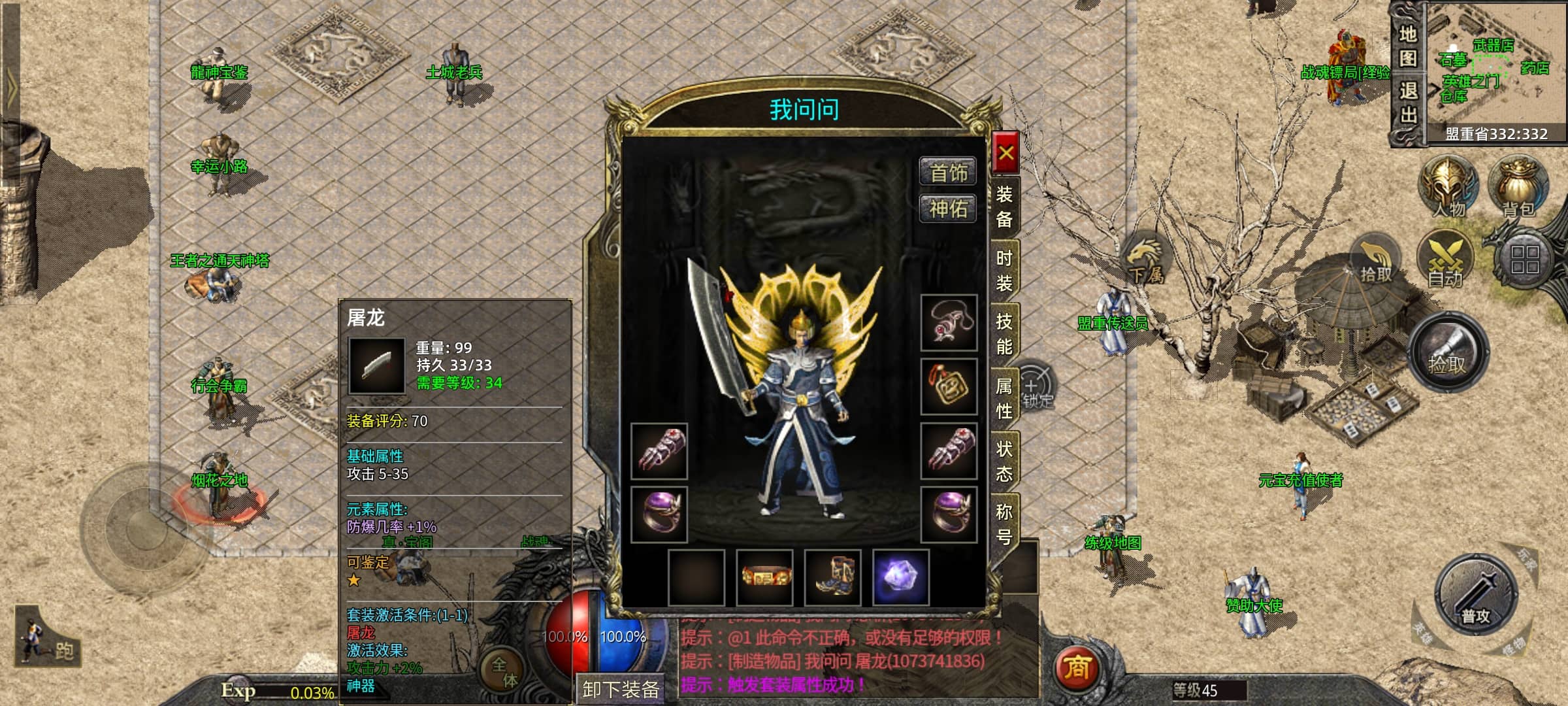Click the 卸下装备 unequip button

tap(620, 689)
